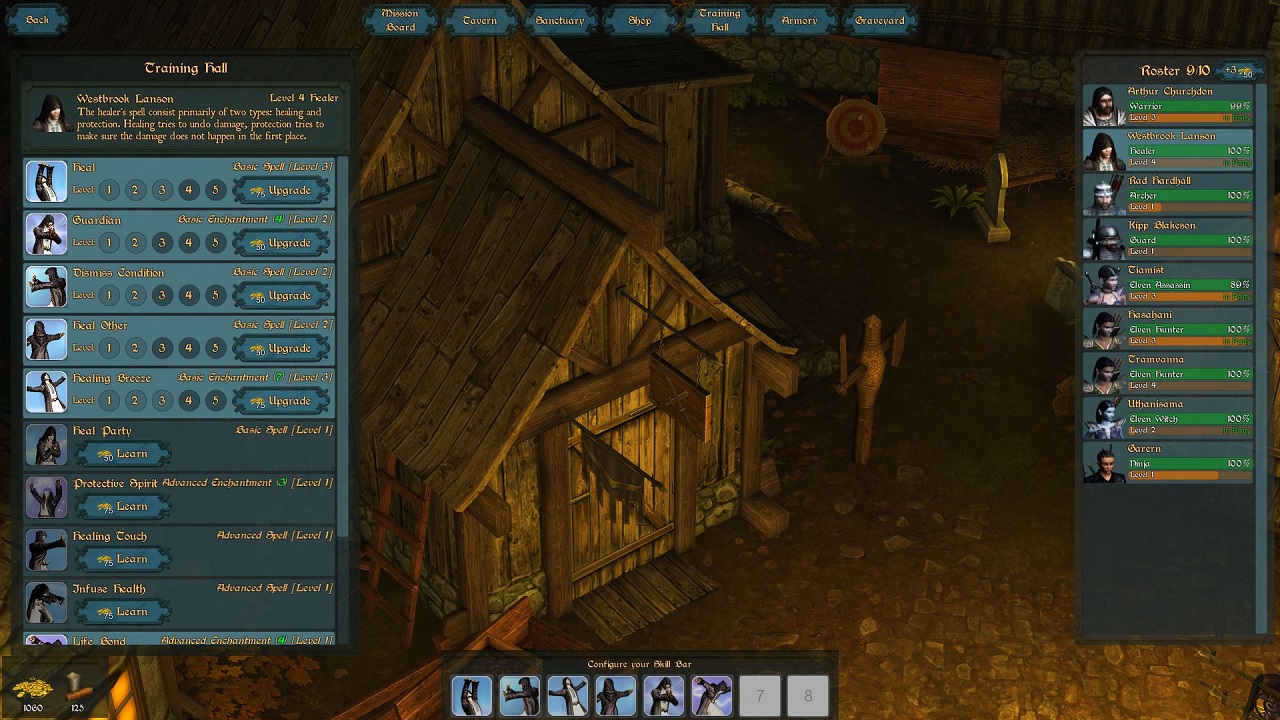Open the Shop

click(640, 20)
